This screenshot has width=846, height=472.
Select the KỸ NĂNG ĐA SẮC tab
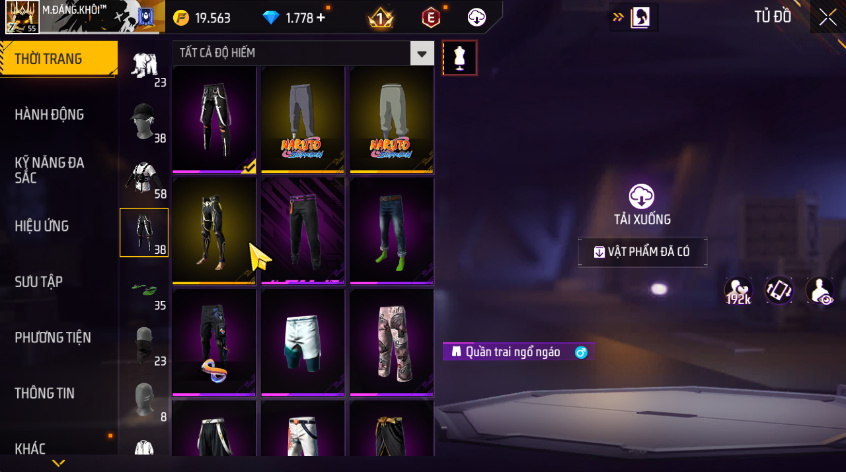point(50,169)
